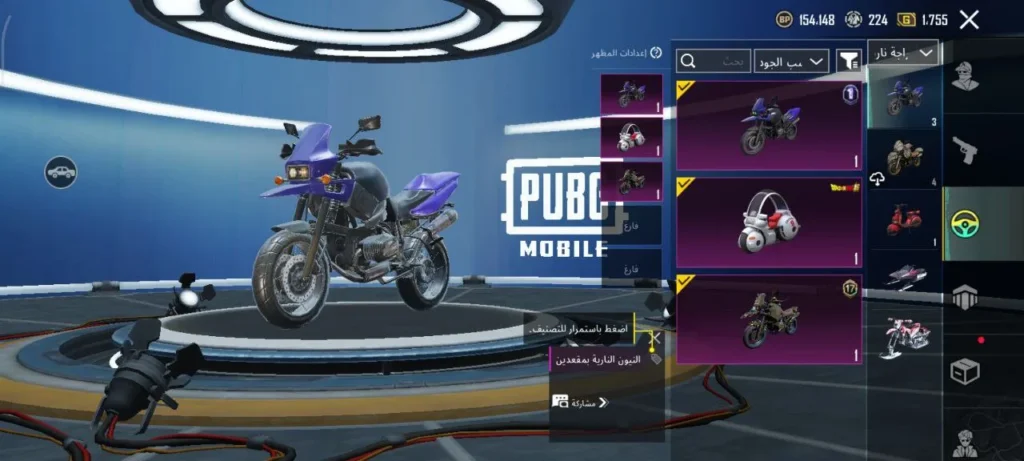Select the steering wheel vehicles tab

pyautogui.click(x=964, y=224)
